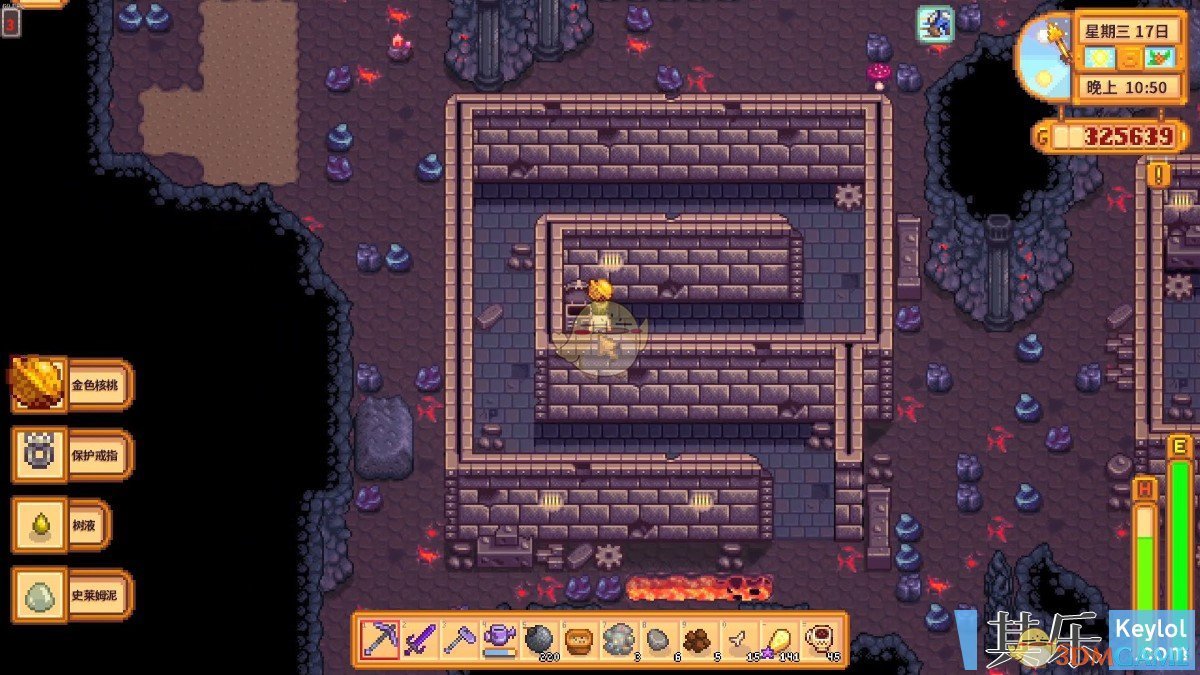Pick the orange basket item slot
This screenshot has width=1200, height=675.
click(579, 639)
